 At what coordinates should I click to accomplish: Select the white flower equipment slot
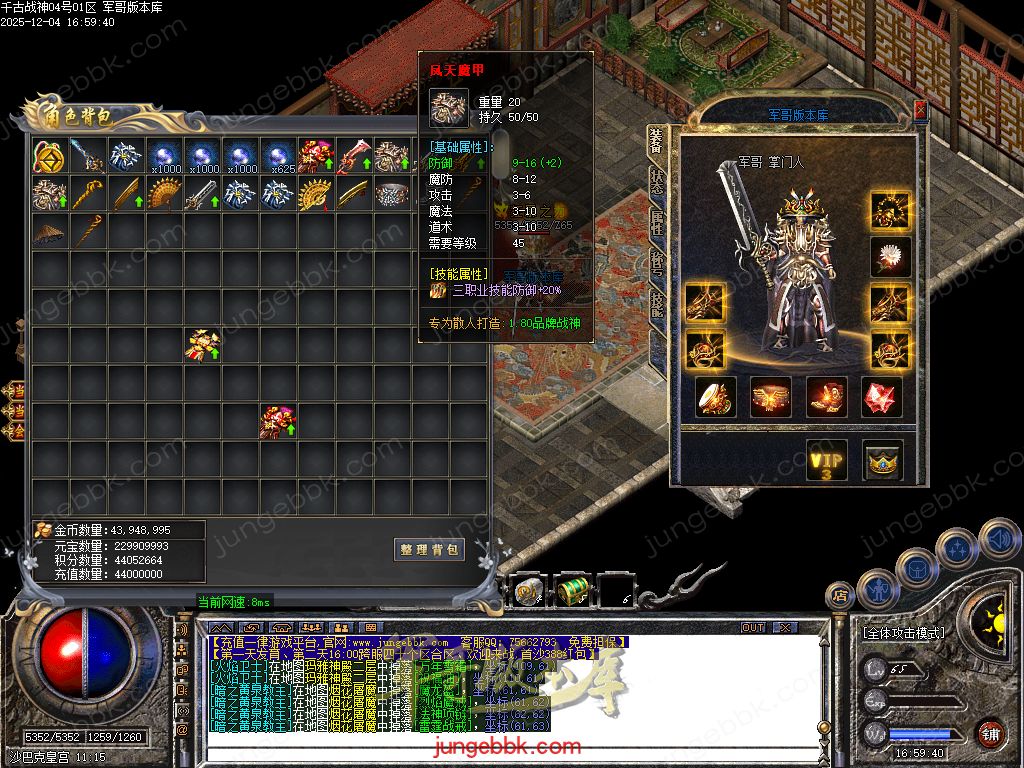point(890,257)
